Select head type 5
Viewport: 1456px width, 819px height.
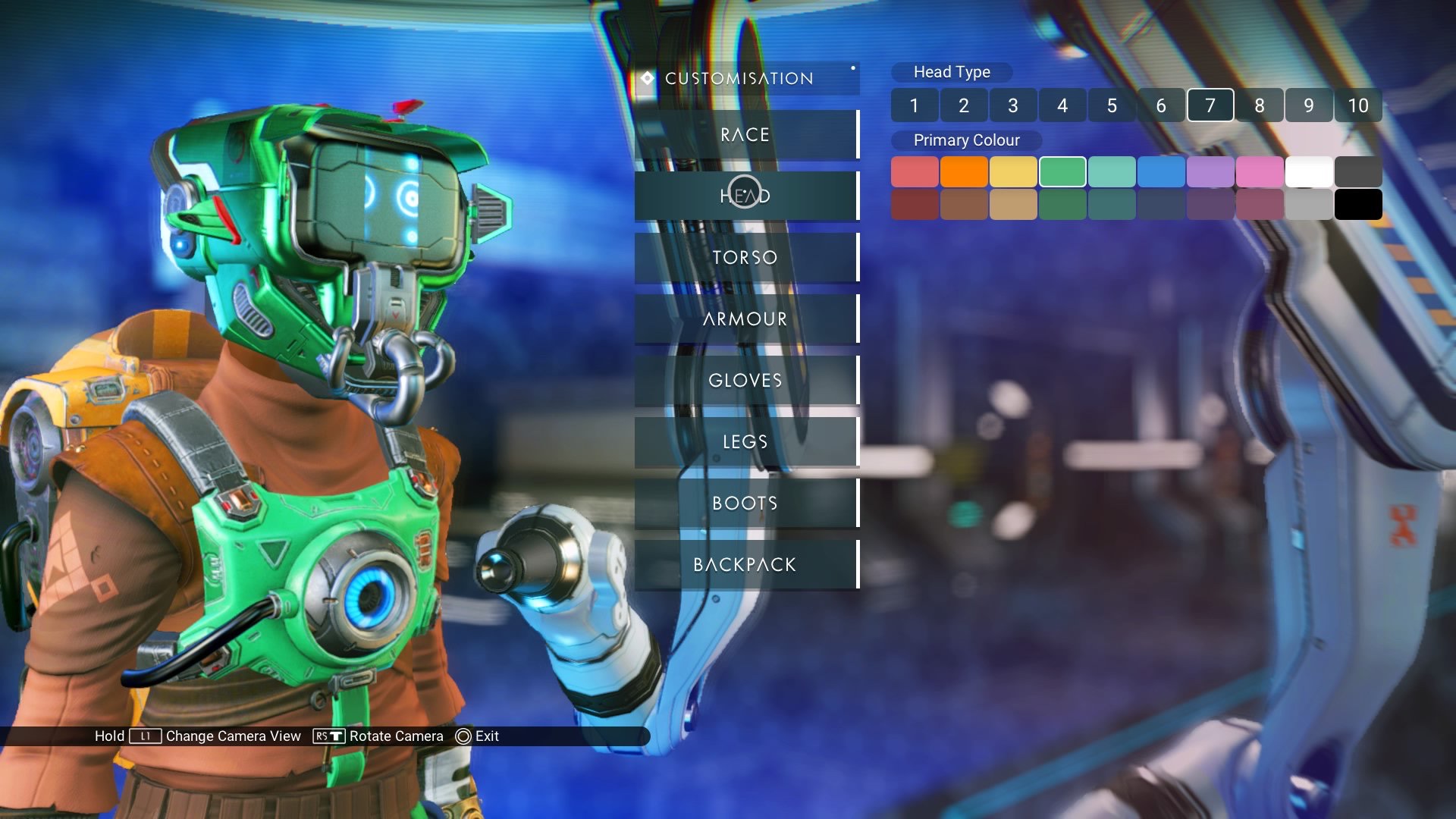(x=1112, y=105)
